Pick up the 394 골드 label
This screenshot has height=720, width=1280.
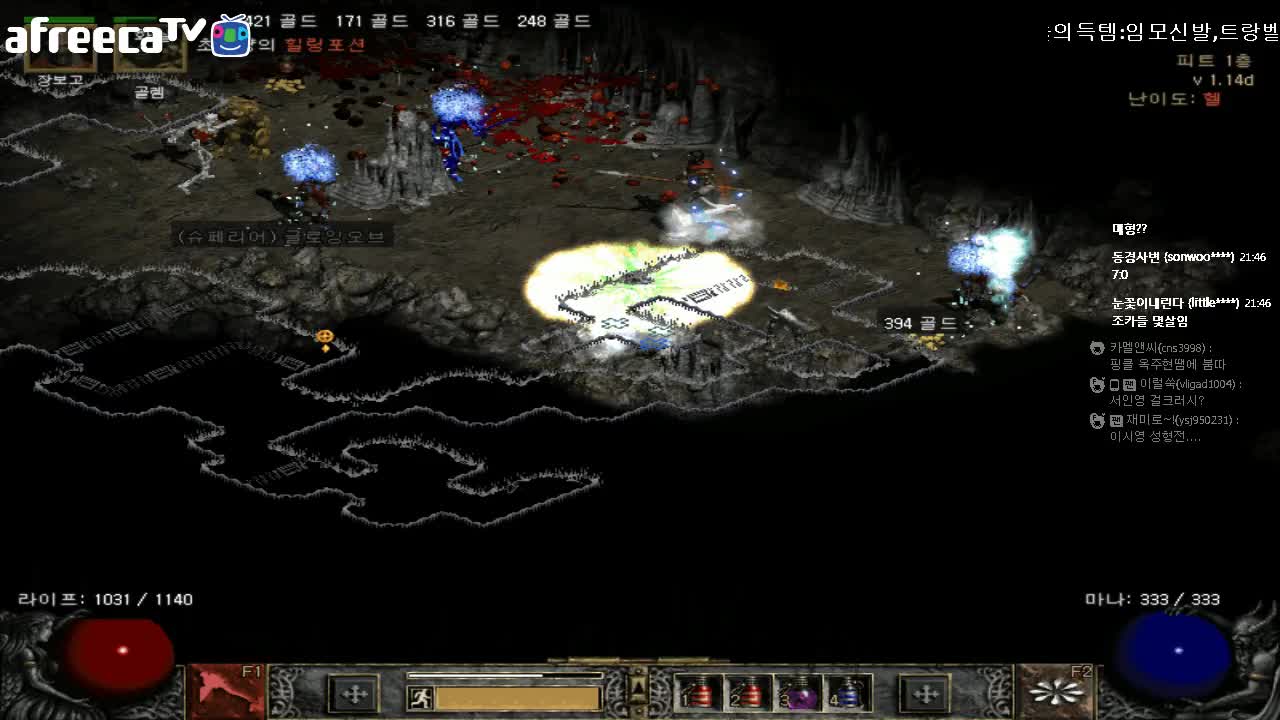921,323
